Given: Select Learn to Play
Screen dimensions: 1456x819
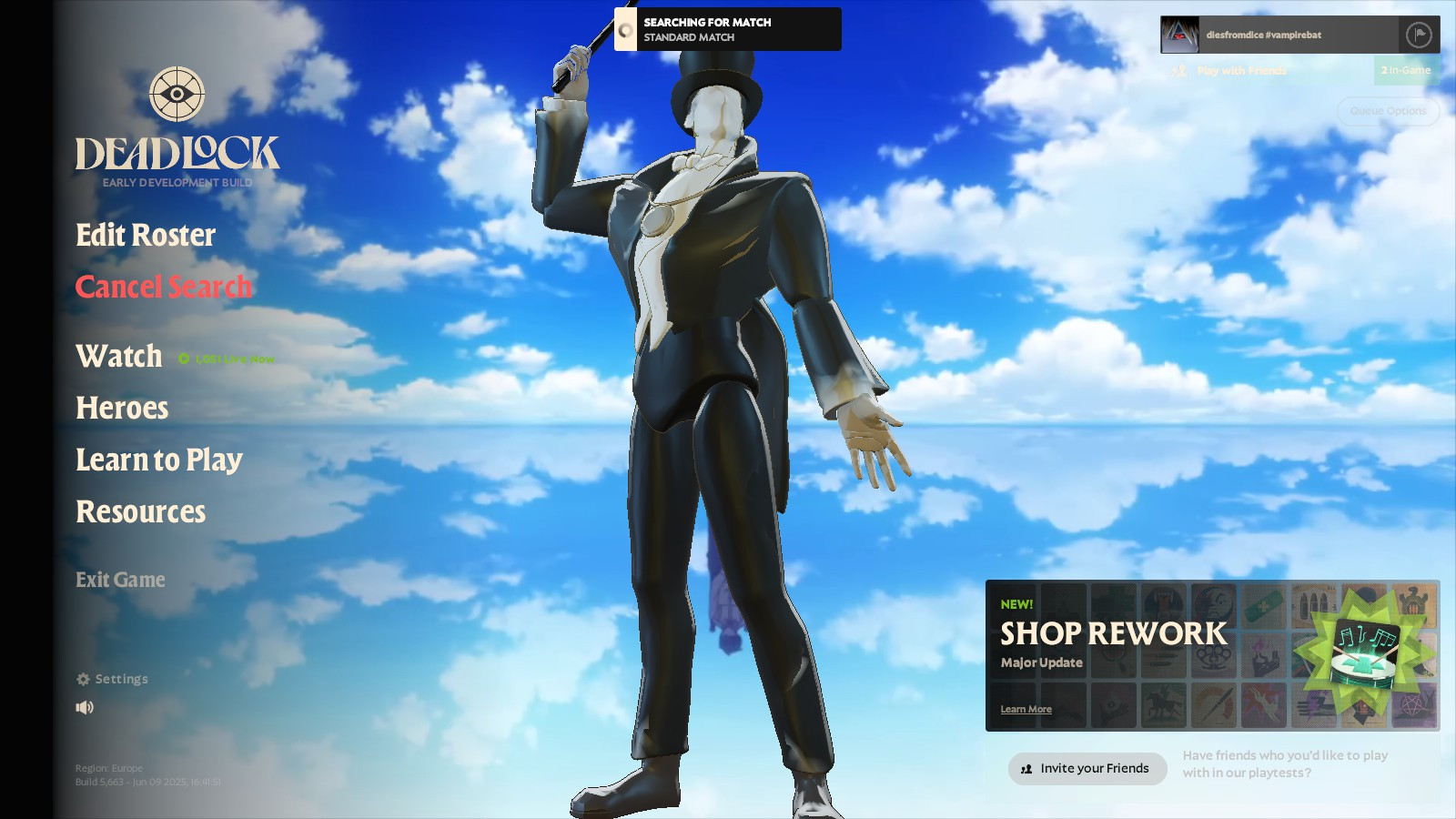Looking at the screenshot, I should [x=159, y=460].
